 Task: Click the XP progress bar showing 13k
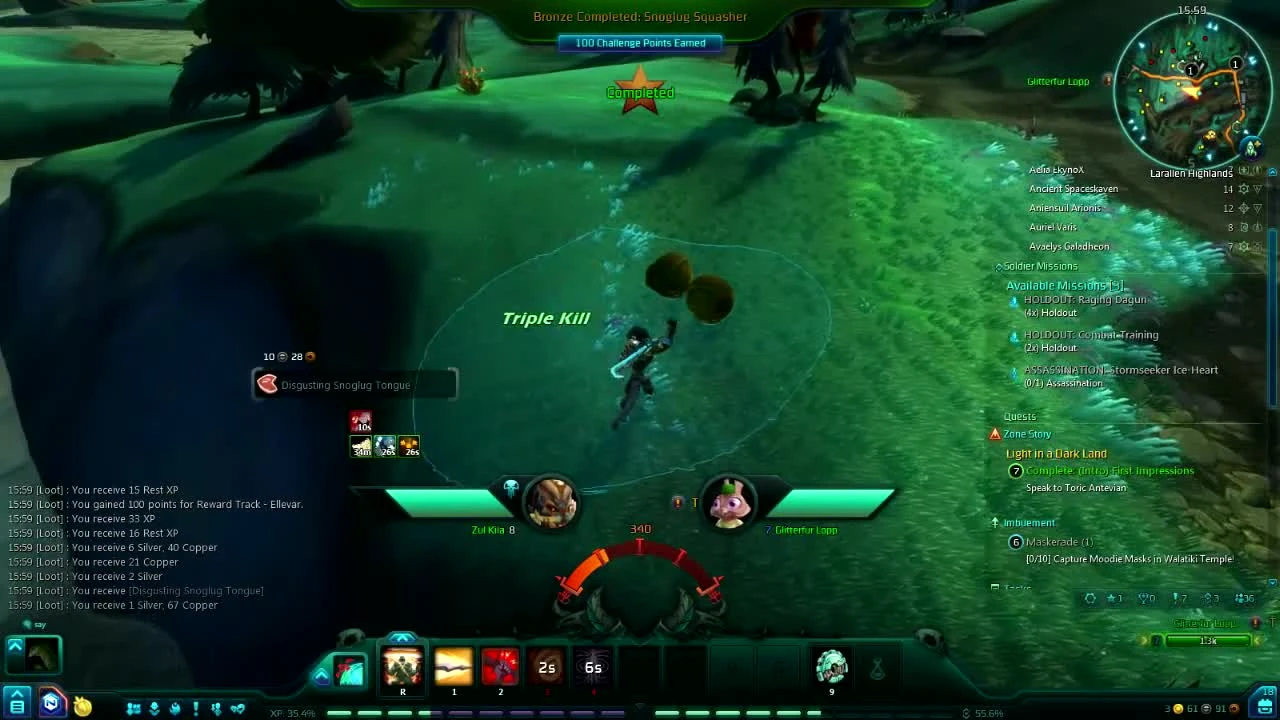pos(1209,640)
